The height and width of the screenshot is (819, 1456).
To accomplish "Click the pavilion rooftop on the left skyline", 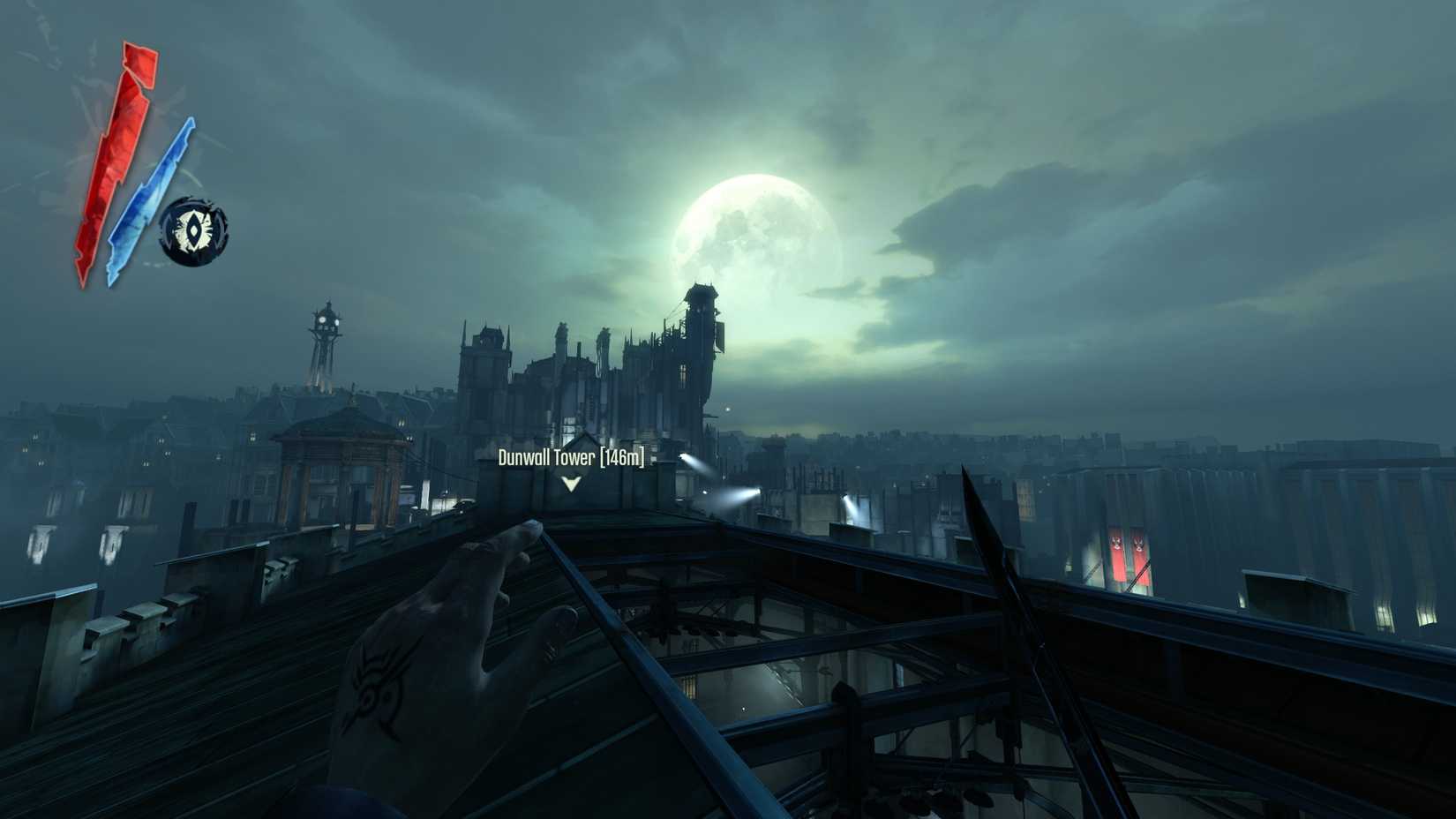I will click(335, 419).
